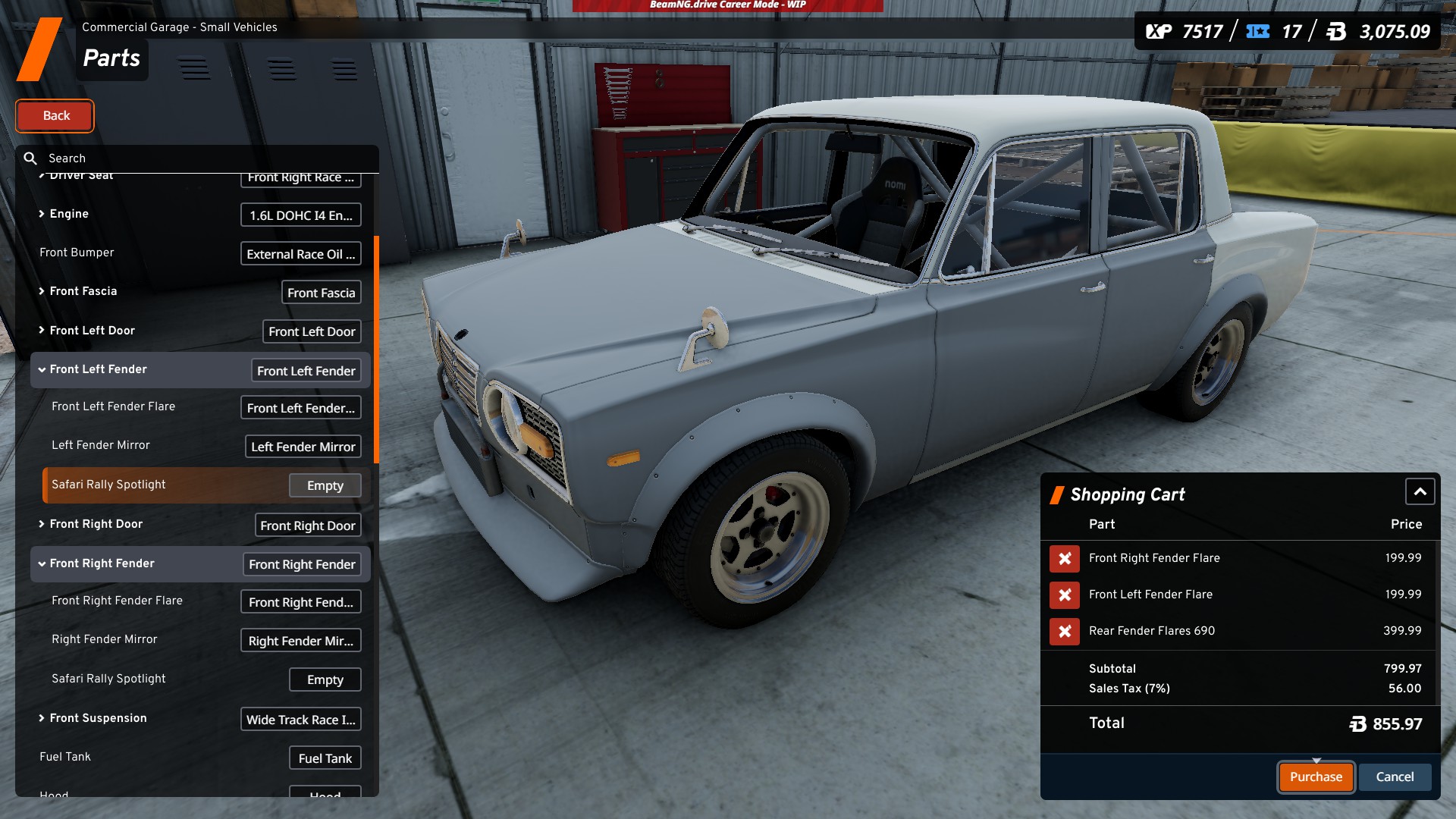Open the Right Fender Mirror dropdown
Screen dimensions: 1456x819
(300, 642)
